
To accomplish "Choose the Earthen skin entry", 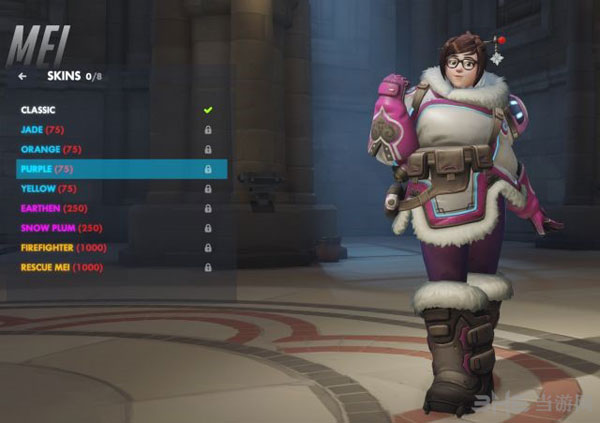I will click(55, 208).
